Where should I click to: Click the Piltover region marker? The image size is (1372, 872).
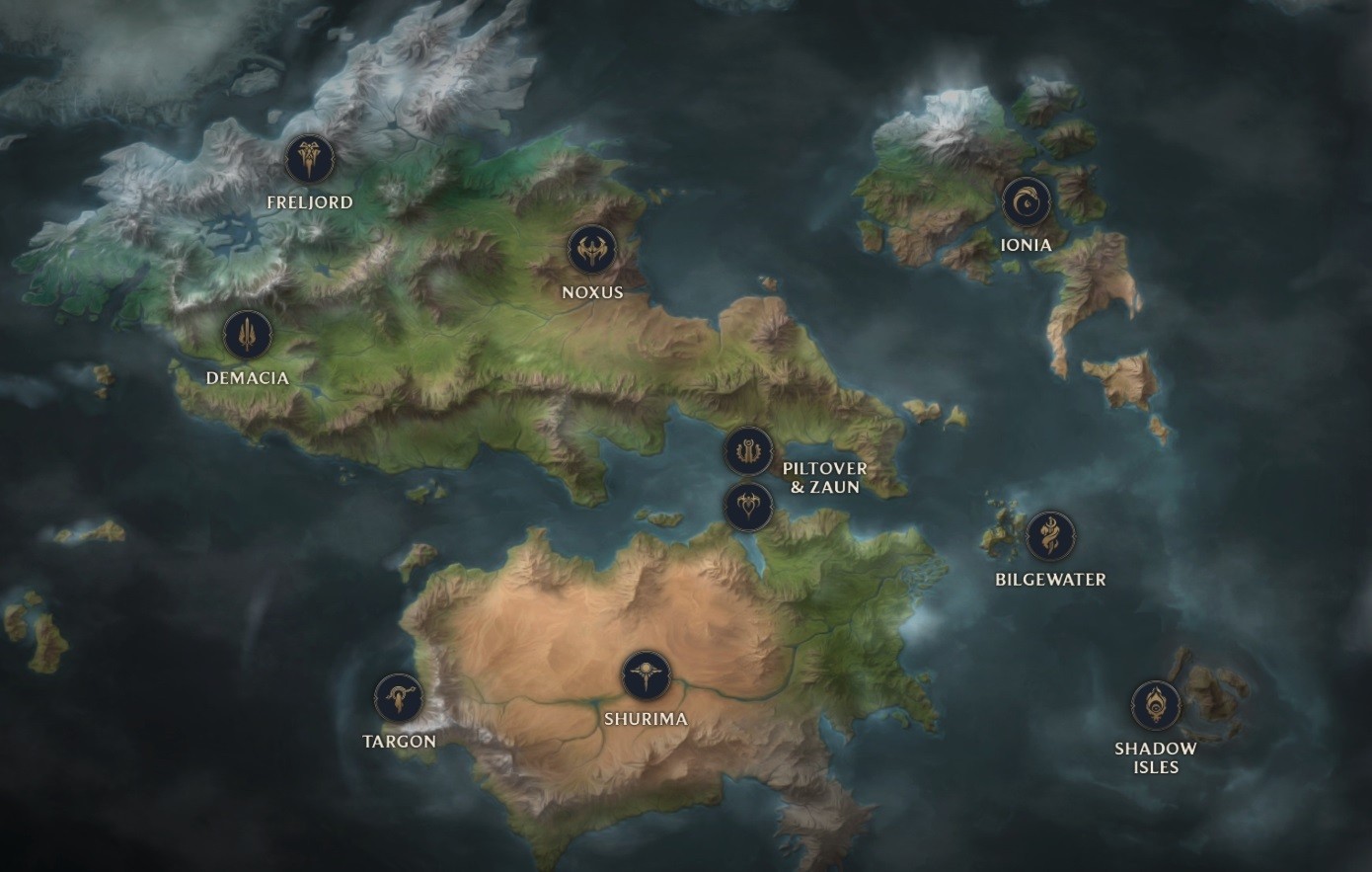pyautogui.click(x=748, y=451)
